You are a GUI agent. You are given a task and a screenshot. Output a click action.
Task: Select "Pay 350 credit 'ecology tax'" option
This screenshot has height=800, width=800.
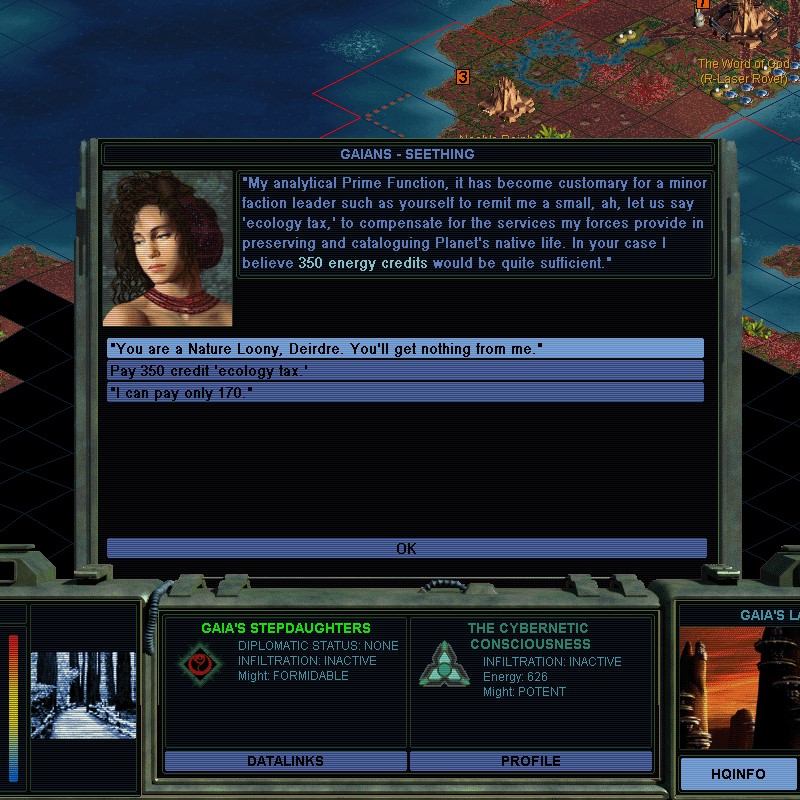pos(405,370)
